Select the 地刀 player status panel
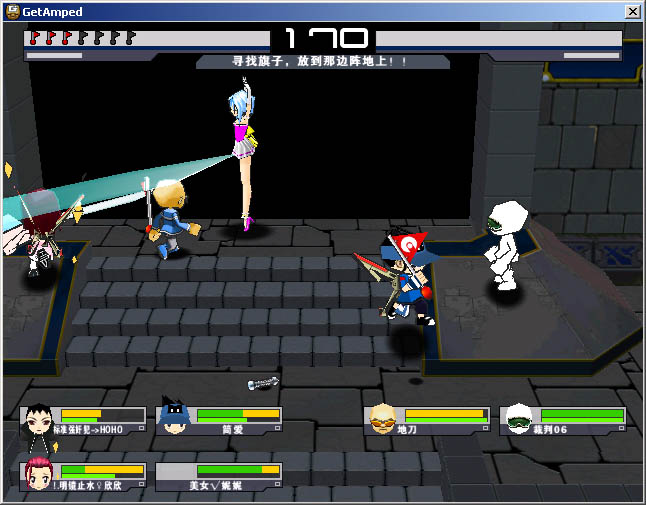Screen dimensions: 646x505 [x=427, y=420]
